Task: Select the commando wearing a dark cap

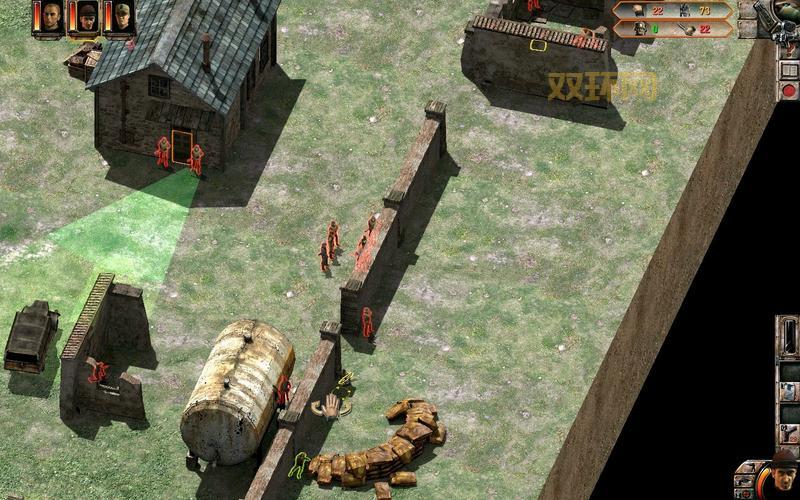Action: [87, 17]
